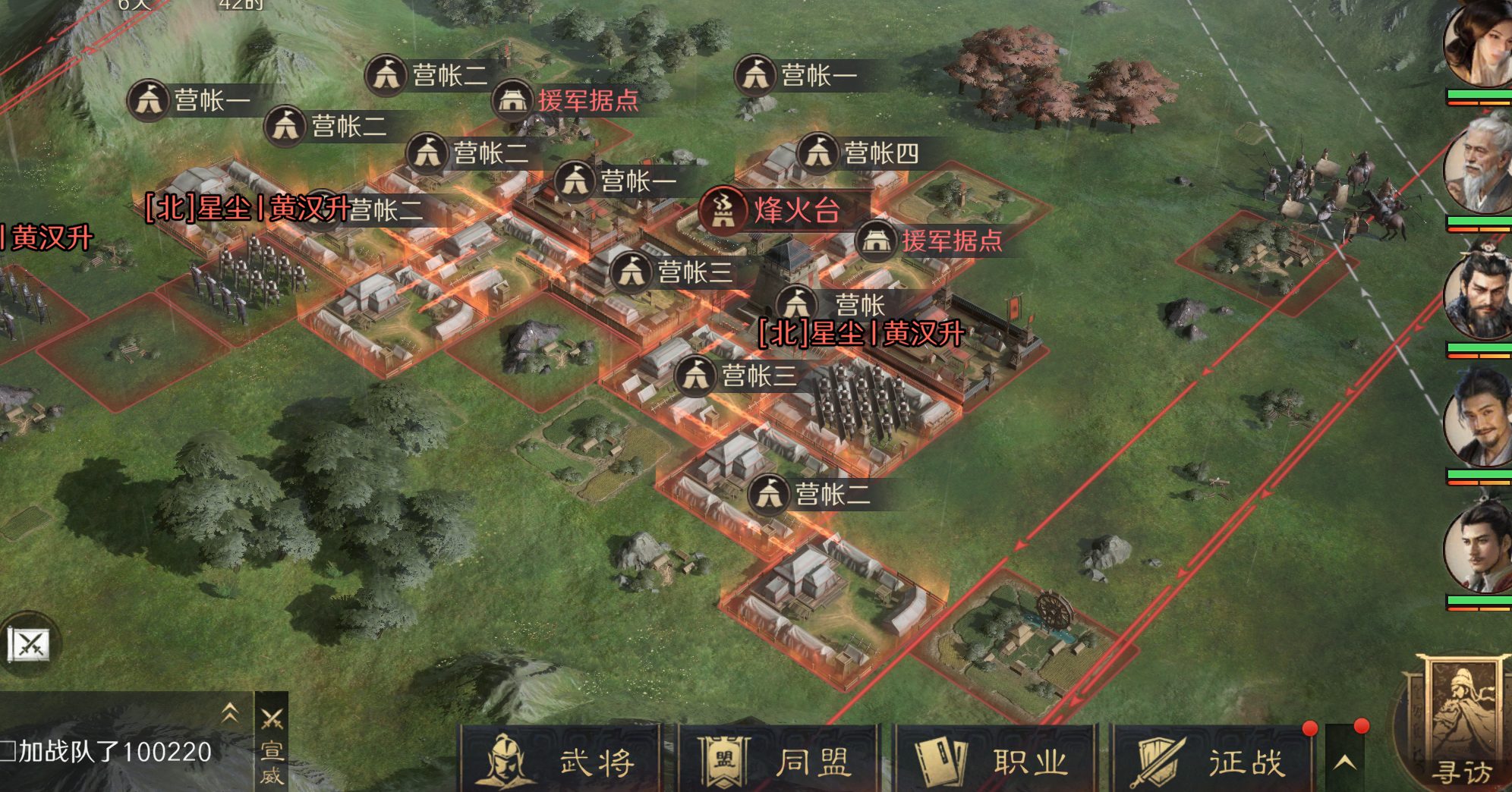Open the 同盟 alliance menu
This screenshot has width=1512, height=792.
tap(778, 760)
